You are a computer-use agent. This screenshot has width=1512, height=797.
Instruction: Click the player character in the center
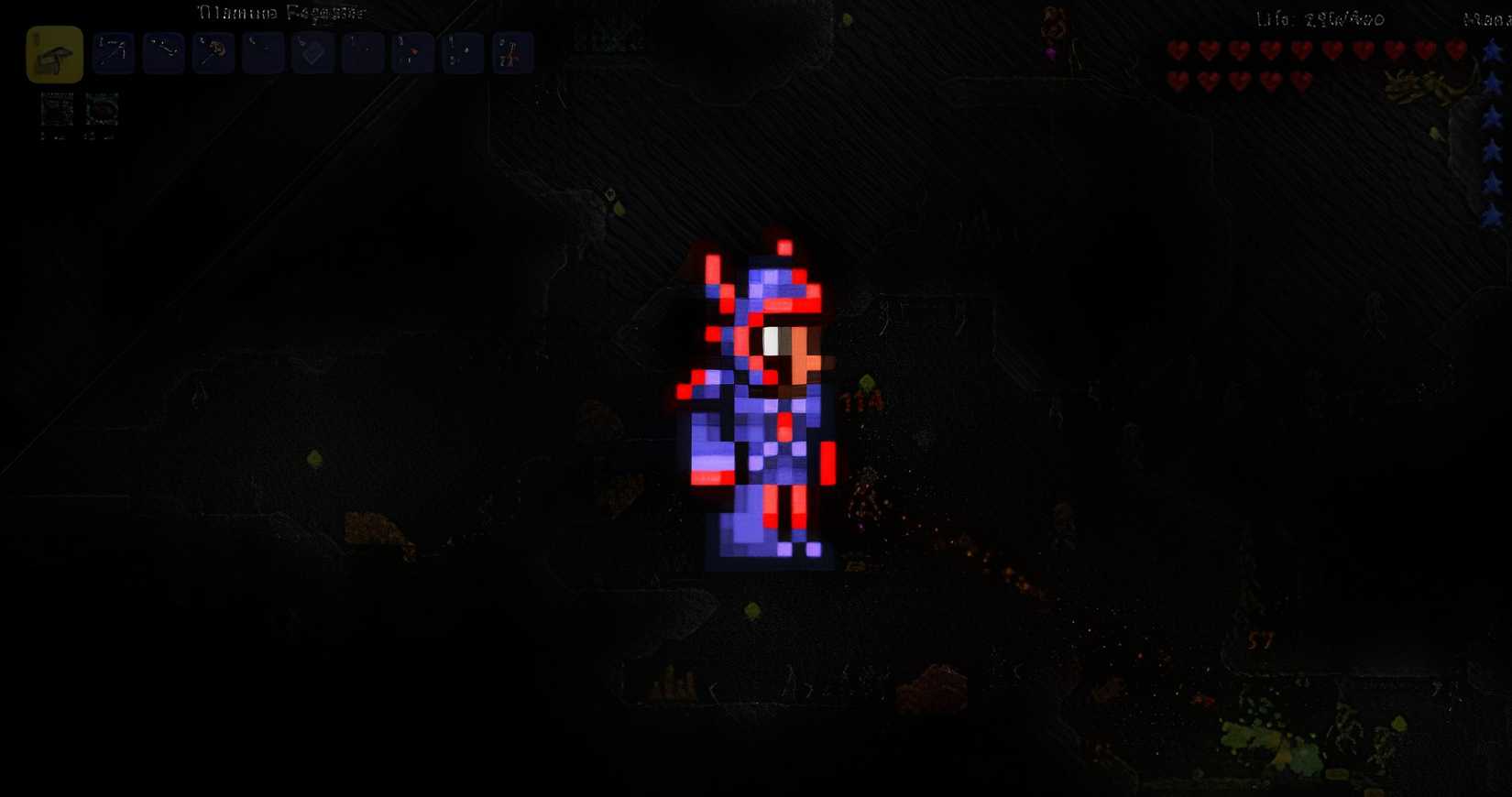pyautogui.click(x=765, y=403)
